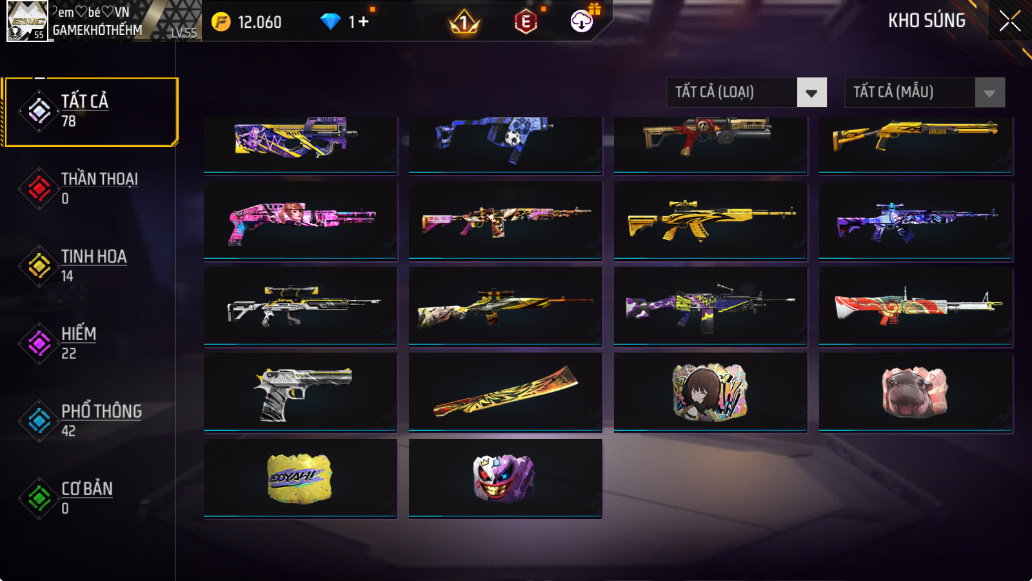Show the Tinh Hoa weapon skins
Image resolution: width=1032 pixels, height=581 pixels.
(91, 265)
